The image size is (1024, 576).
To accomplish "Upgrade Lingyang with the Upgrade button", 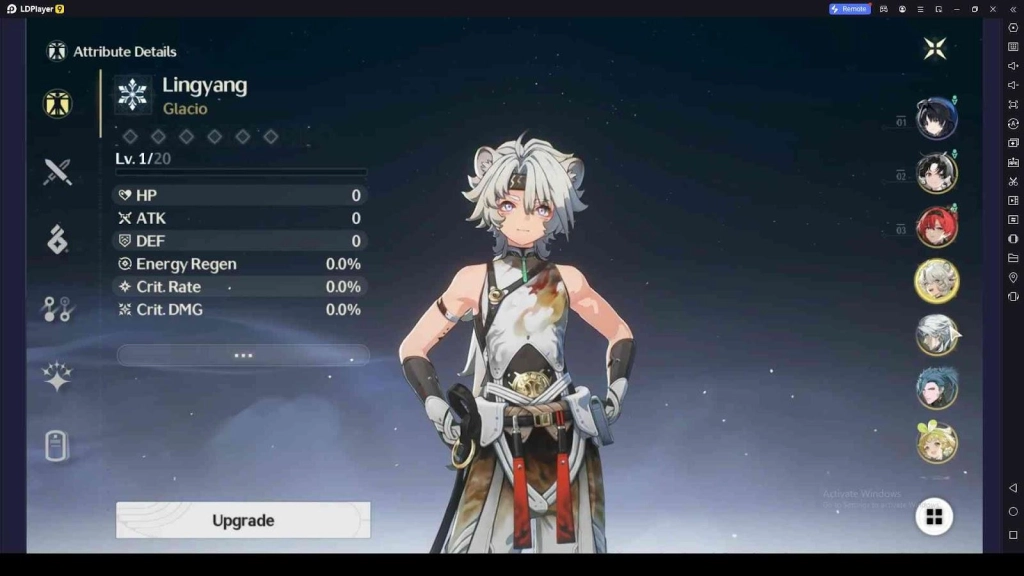I will coord(243,520).
